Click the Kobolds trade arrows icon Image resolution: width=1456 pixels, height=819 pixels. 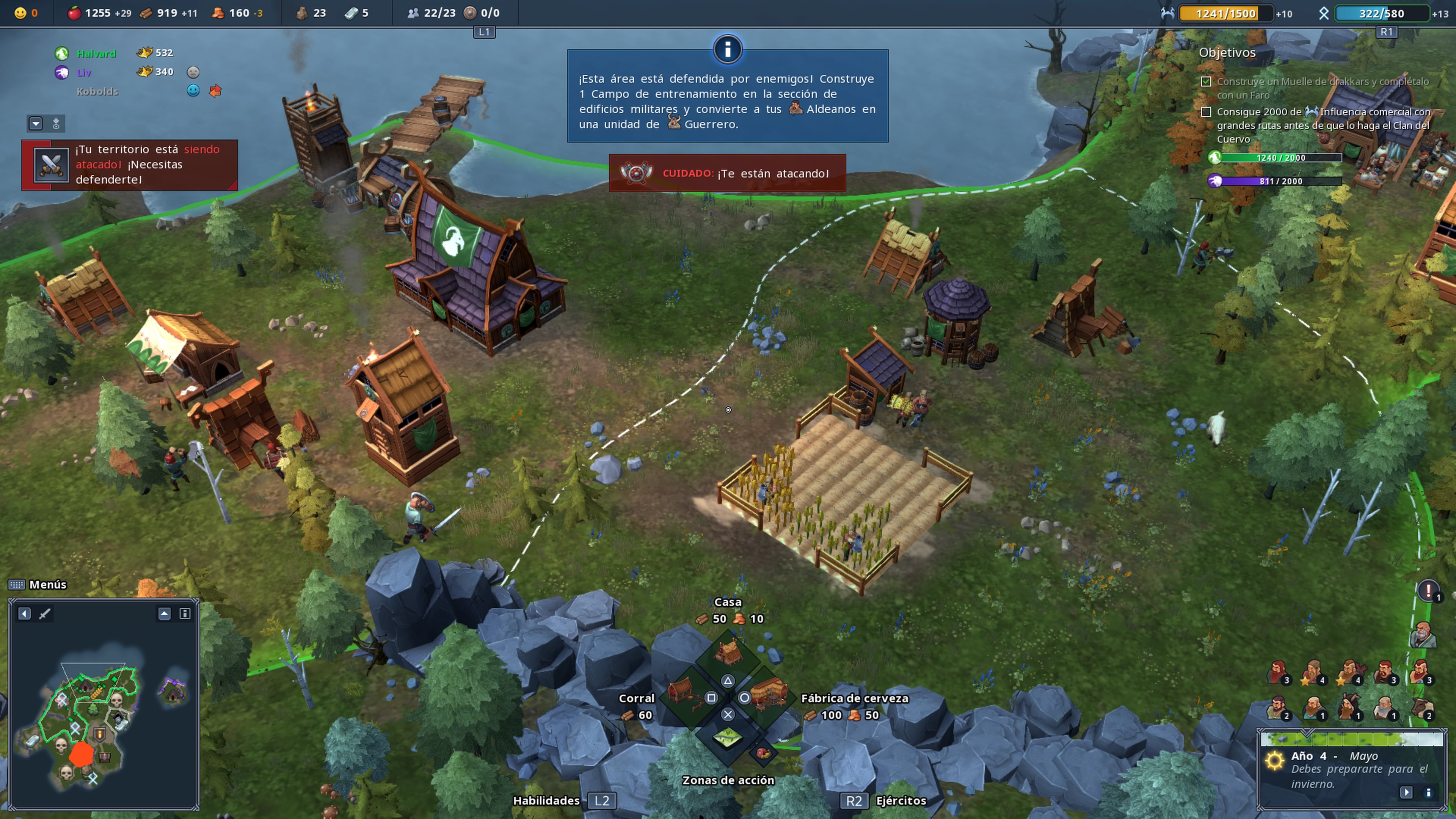215,91
